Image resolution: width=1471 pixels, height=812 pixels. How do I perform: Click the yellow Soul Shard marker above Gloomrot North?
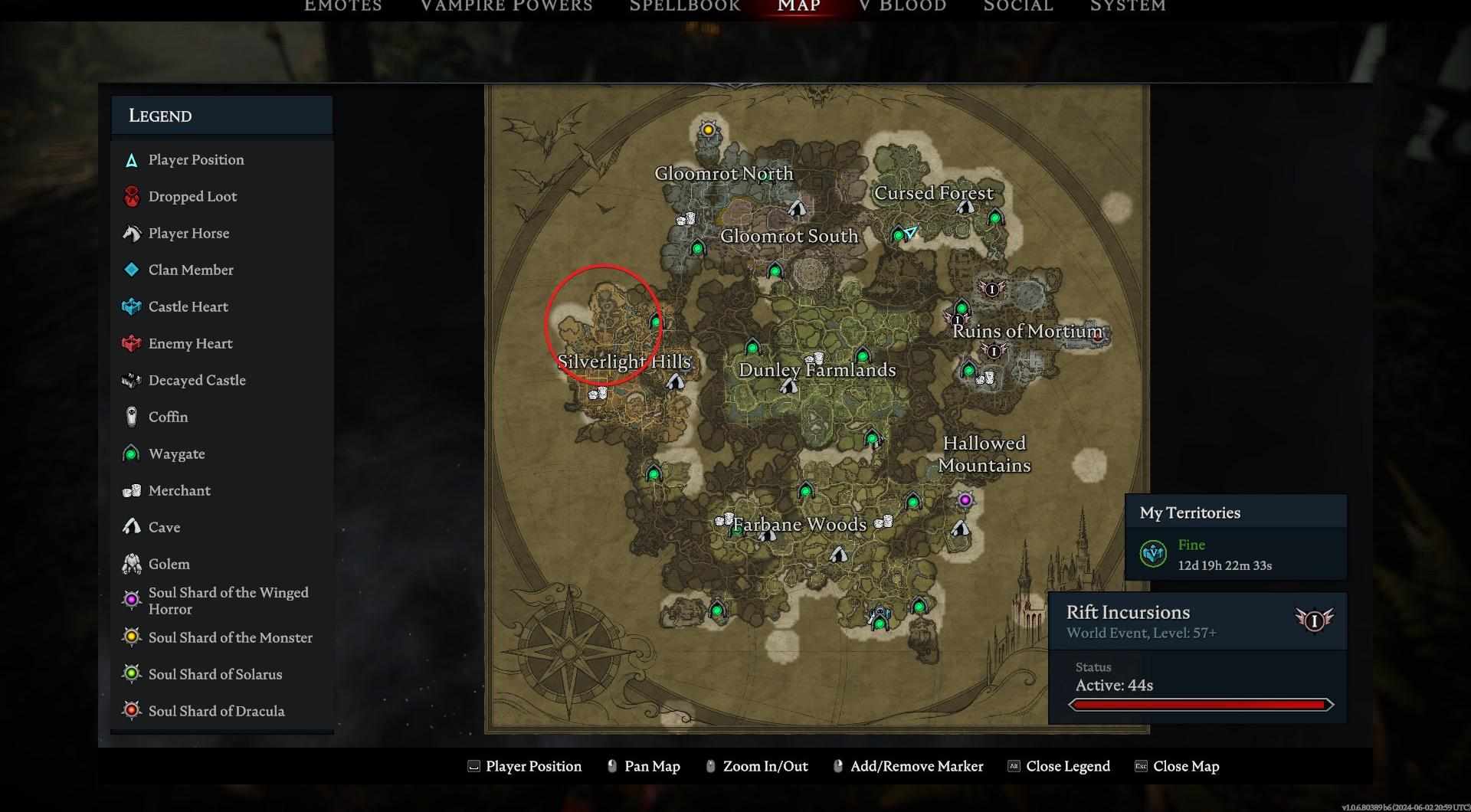point(708,130)
